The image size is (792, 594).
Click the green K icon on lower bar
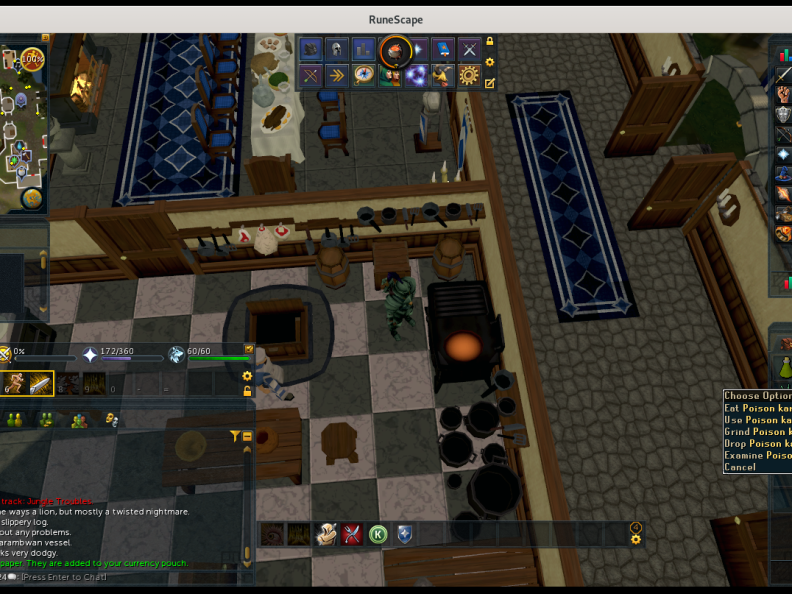pos(378,534)
